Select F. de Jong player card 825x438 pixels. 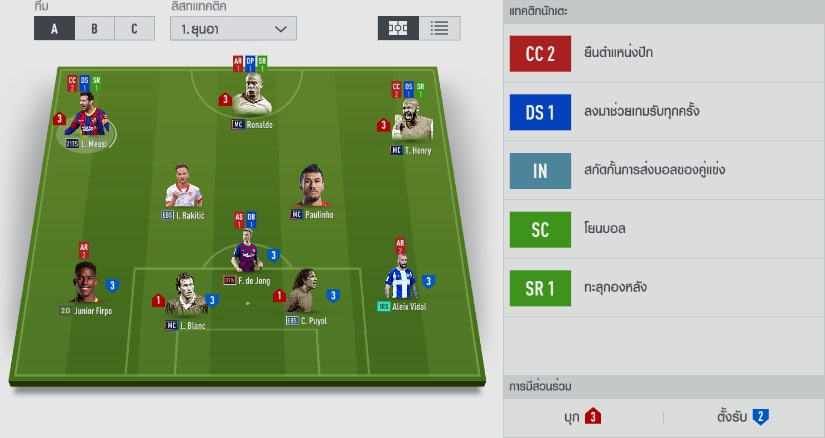[247, 256]
